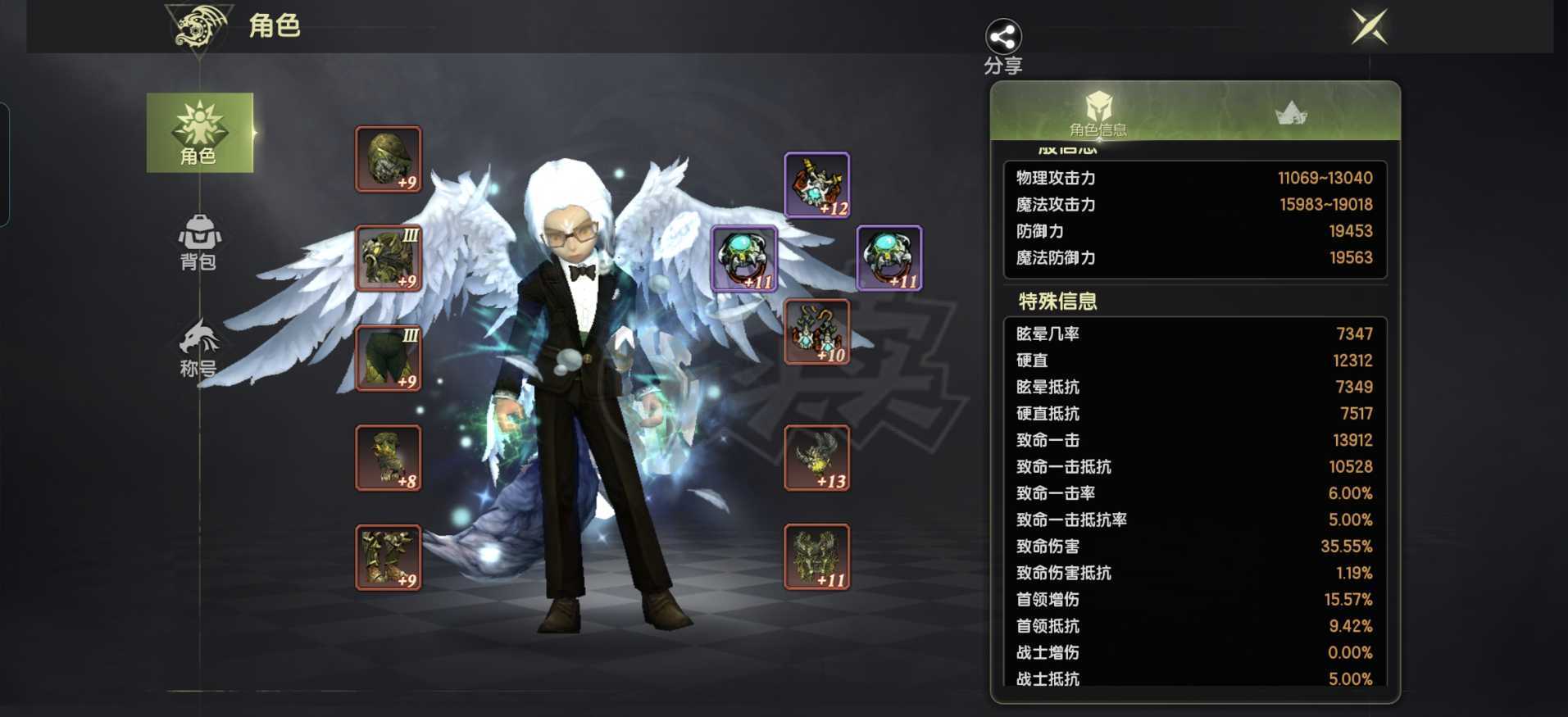Close the character screen

click(1369, 27)
